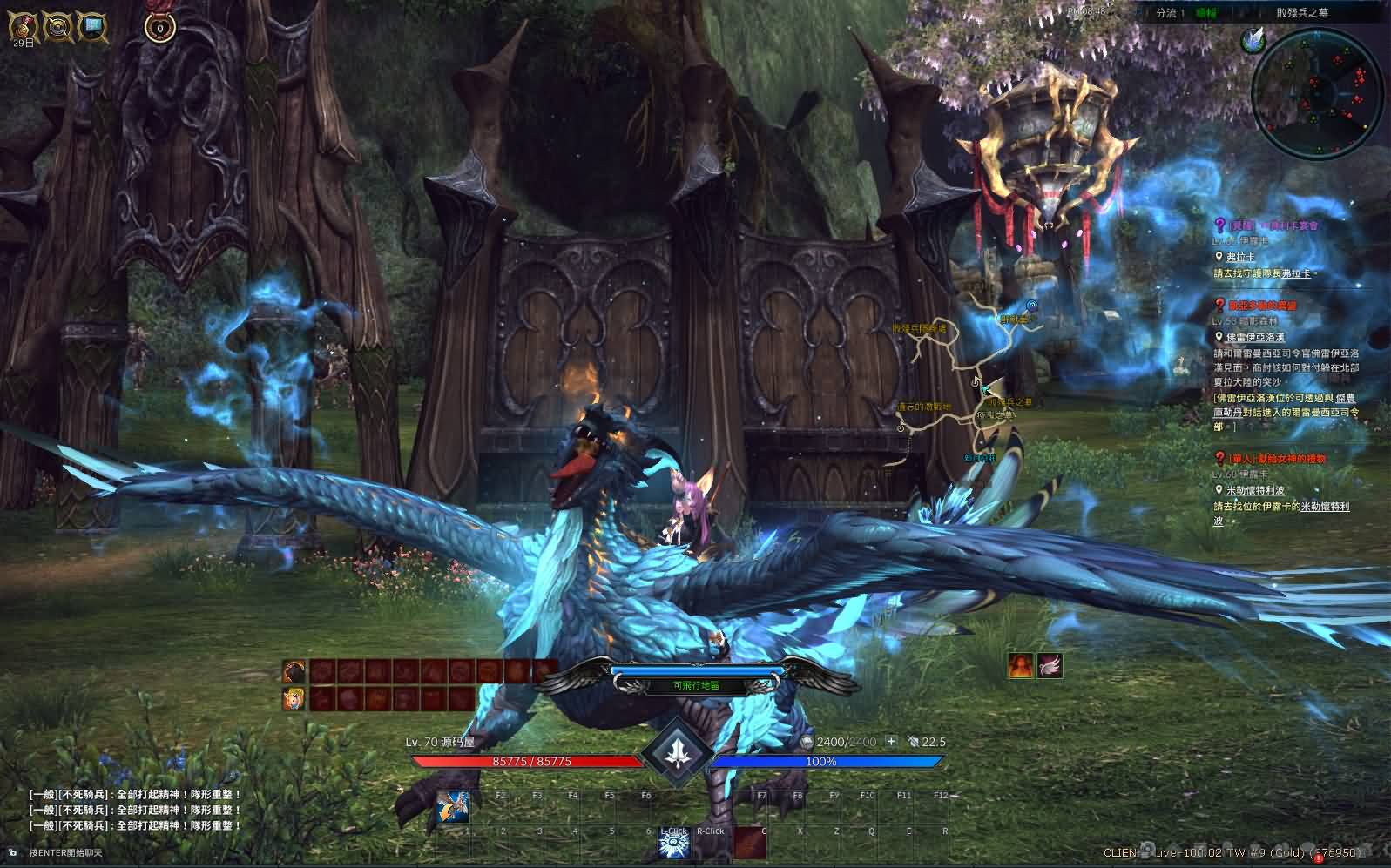Click the winged icon beside the minimap

coord(1253,39)
